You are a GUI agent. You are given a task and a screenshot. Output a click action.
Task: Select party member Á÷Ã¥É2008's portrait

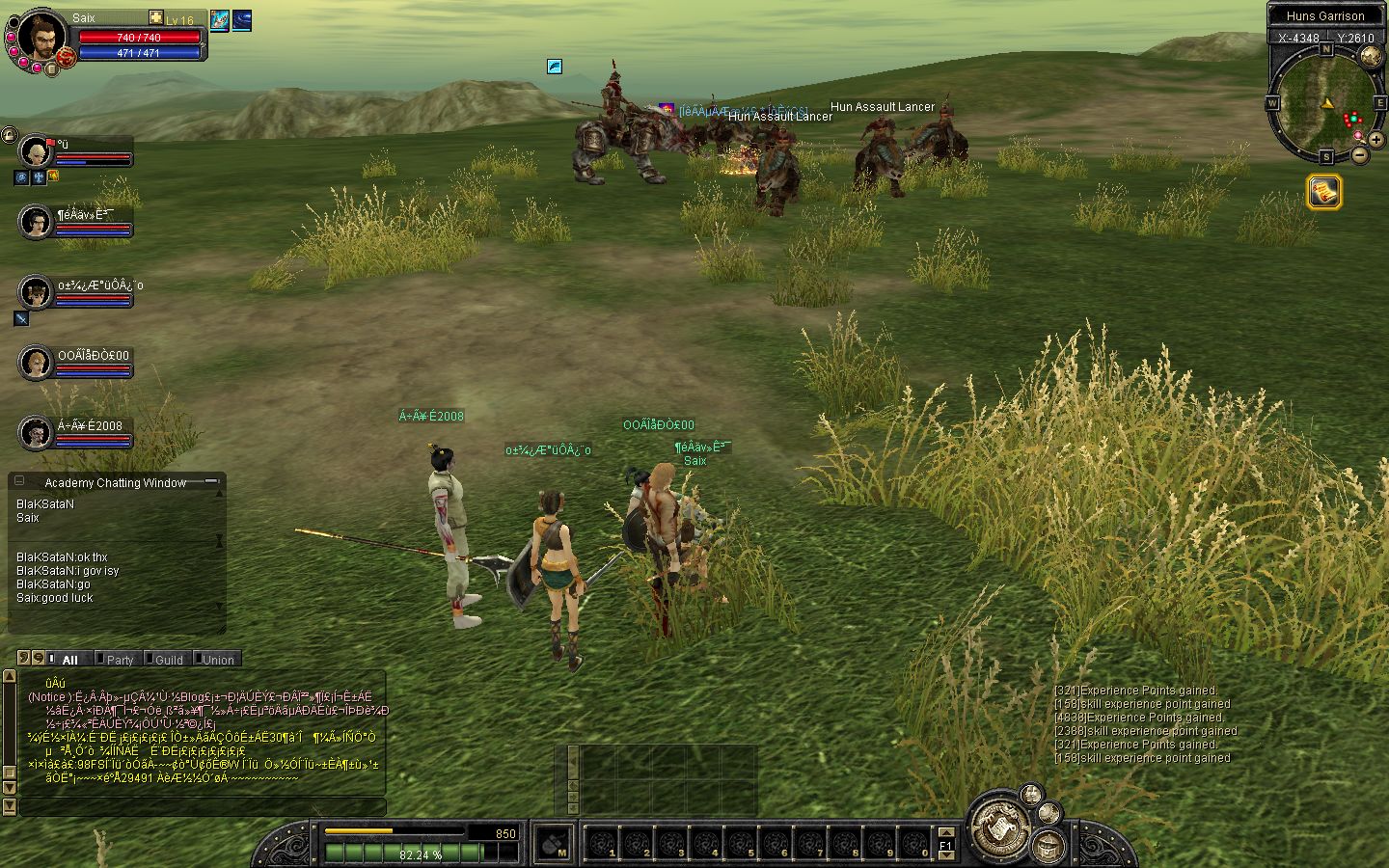point(37,433)
